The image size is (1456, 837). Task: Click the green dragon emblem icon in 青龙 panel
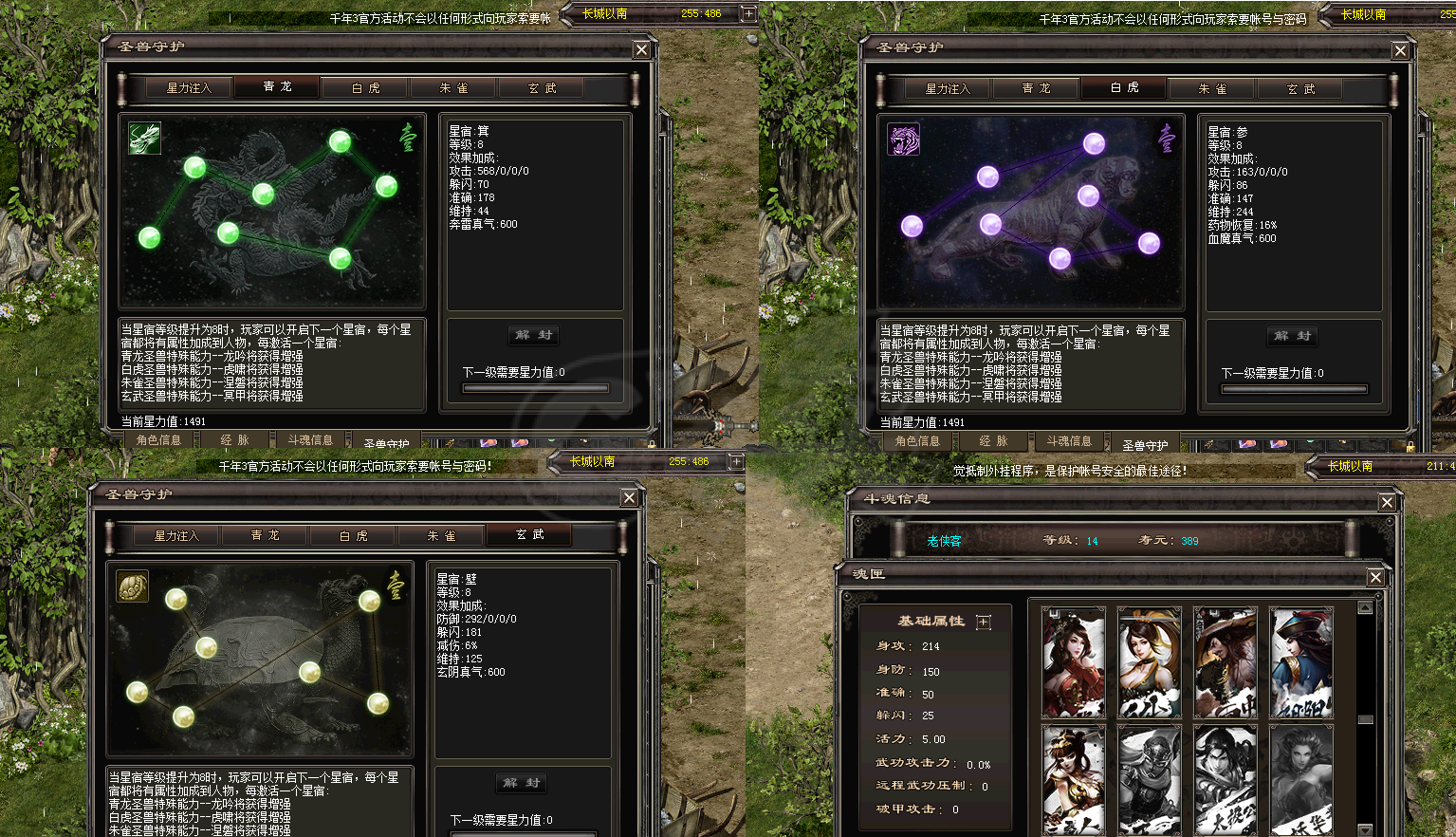pos(144,138)
